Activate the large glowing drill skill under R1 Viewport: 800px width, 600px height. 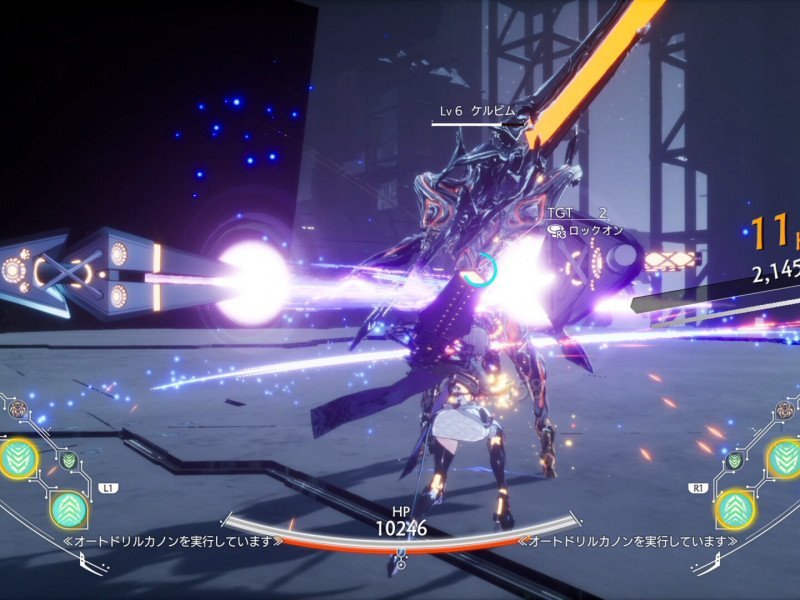coord(734,509)
